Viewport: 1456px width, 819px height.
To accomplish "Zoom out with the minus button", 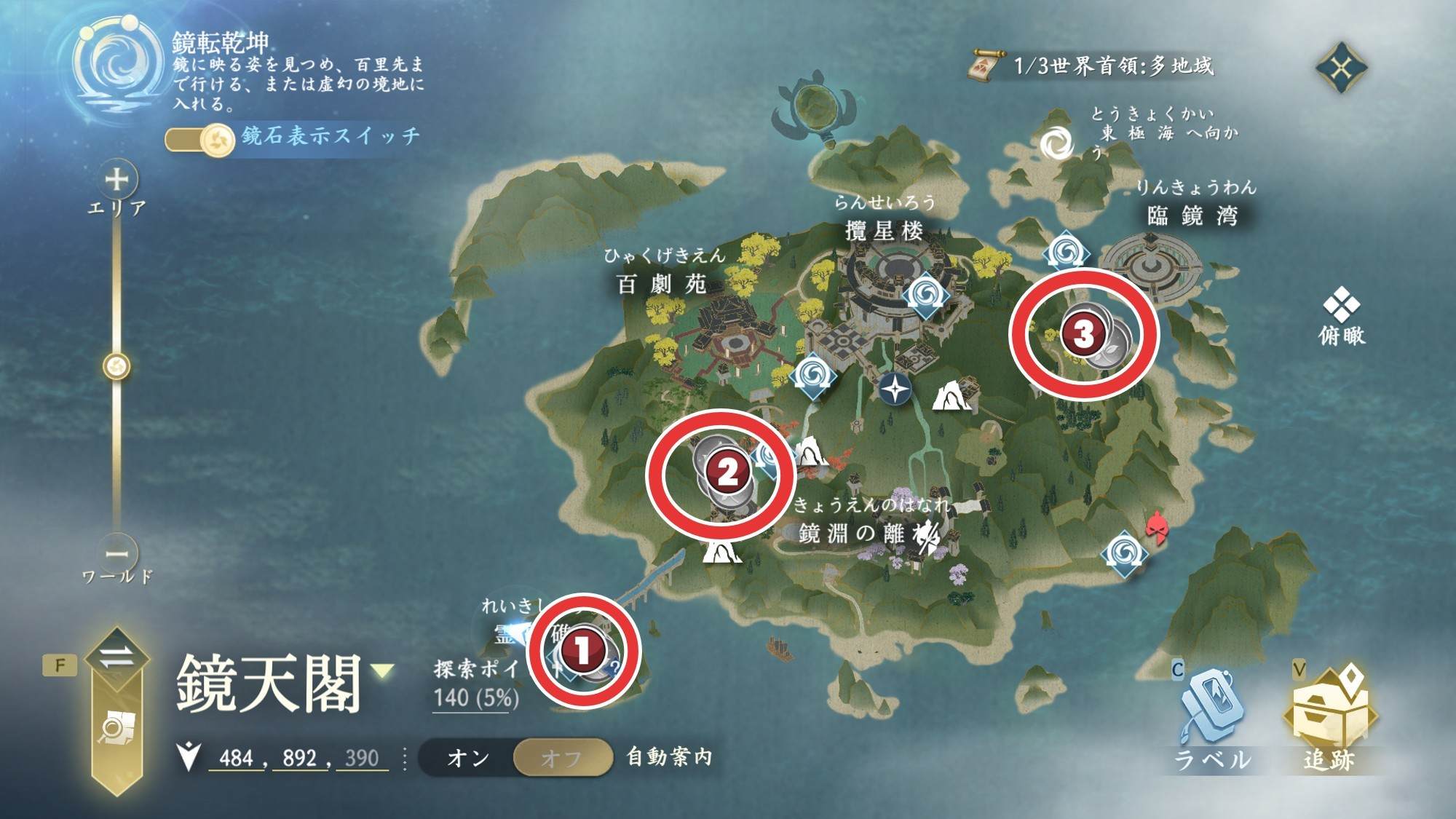I will 116,553.
